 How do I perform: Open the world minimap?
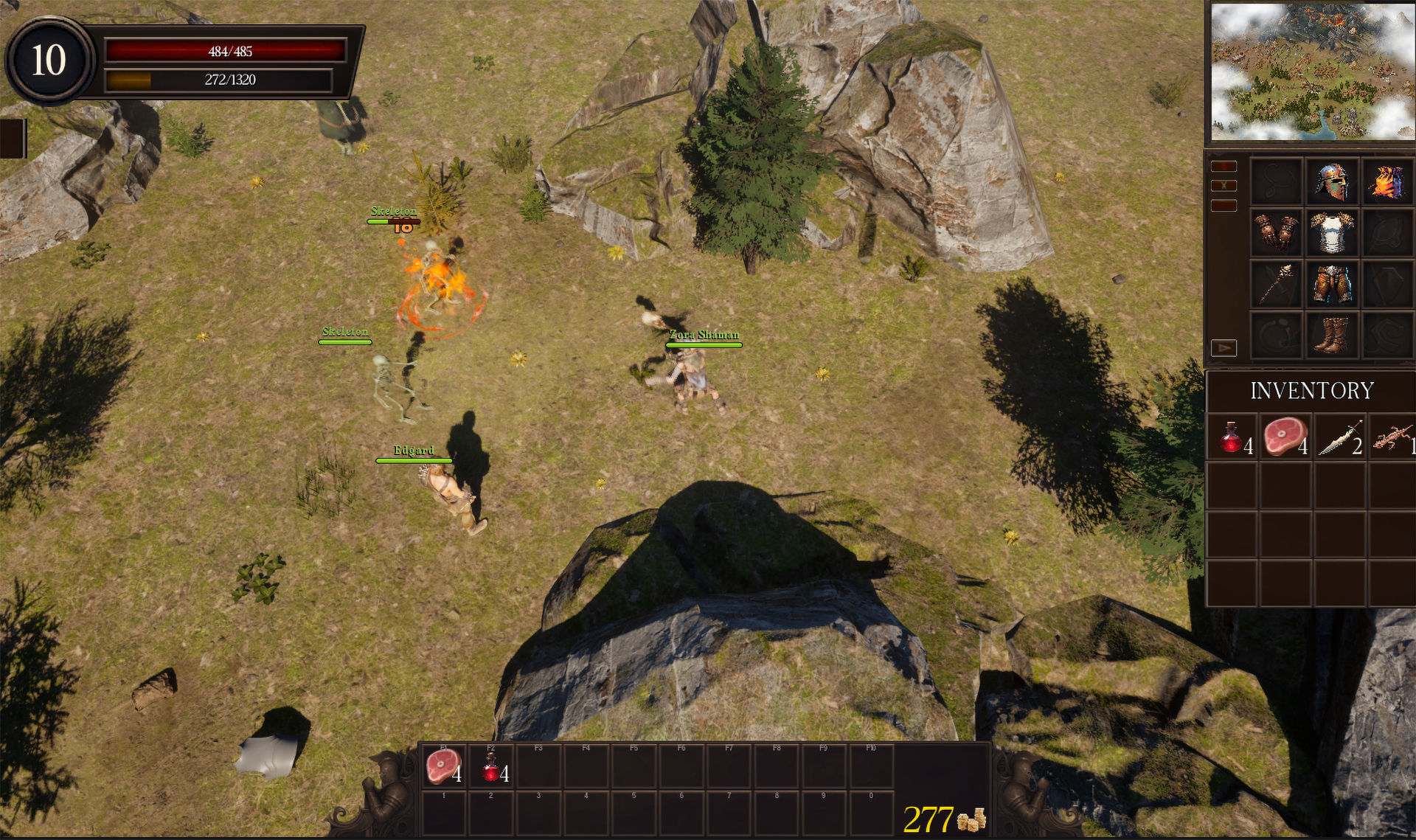click(x=1313, y=72)
